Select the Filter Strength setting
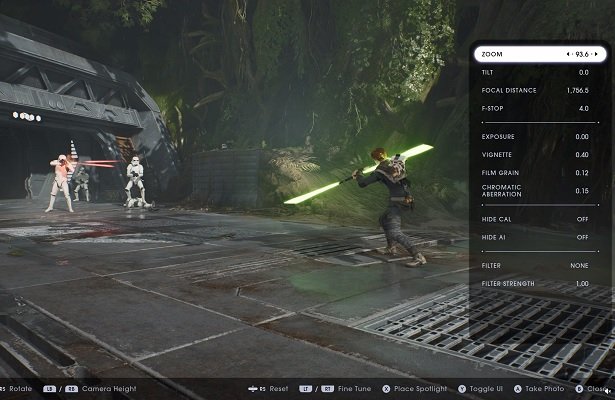The image size is (615, 400). click(x=540, y=284)
